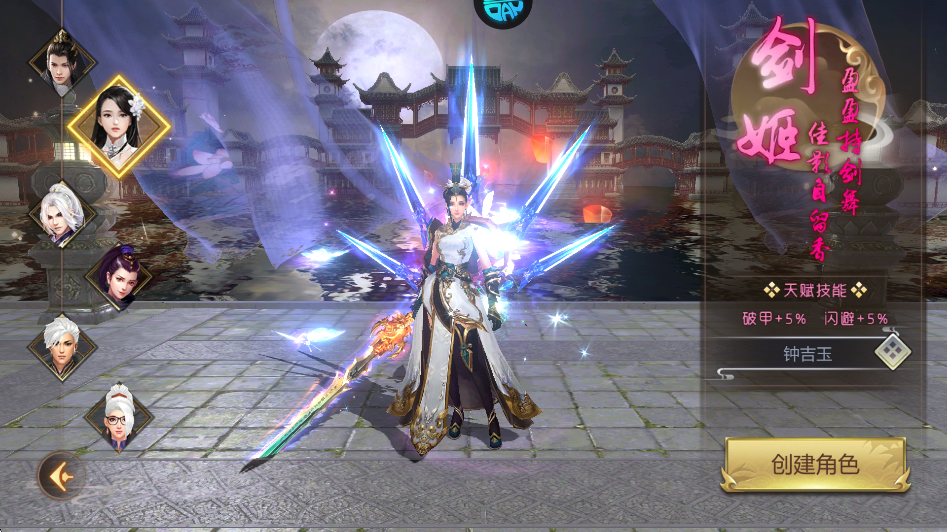Click the 创建角色 create character button

815,465
